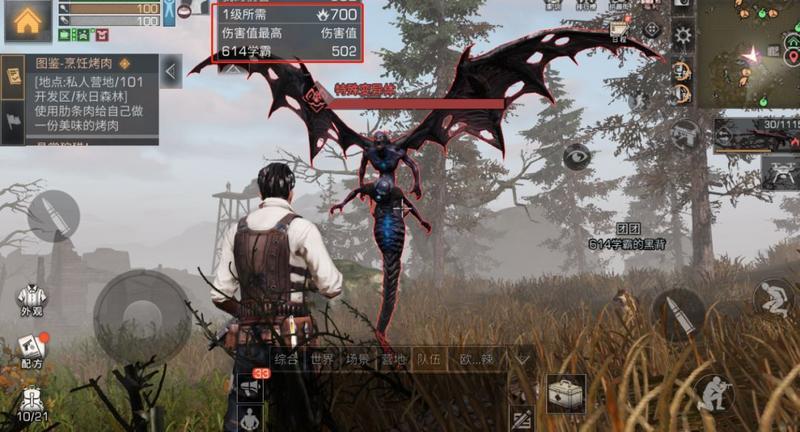This screenshot has height=432, width=800.
Task: Open the 外观 appearance menu
Action: [x=33, y=301]
